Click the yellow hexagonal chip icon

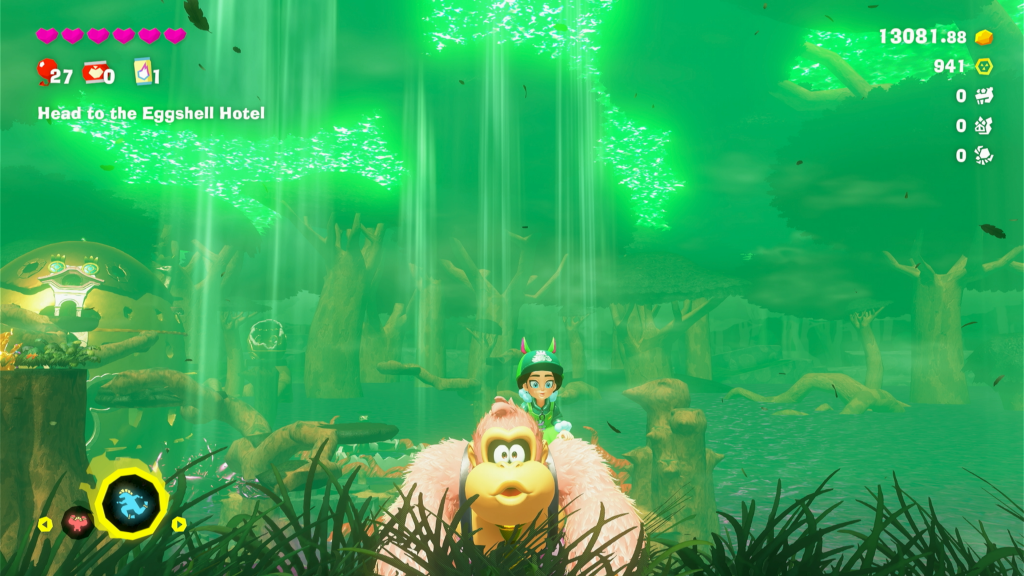pyautogui.click(x=984, y=67)
